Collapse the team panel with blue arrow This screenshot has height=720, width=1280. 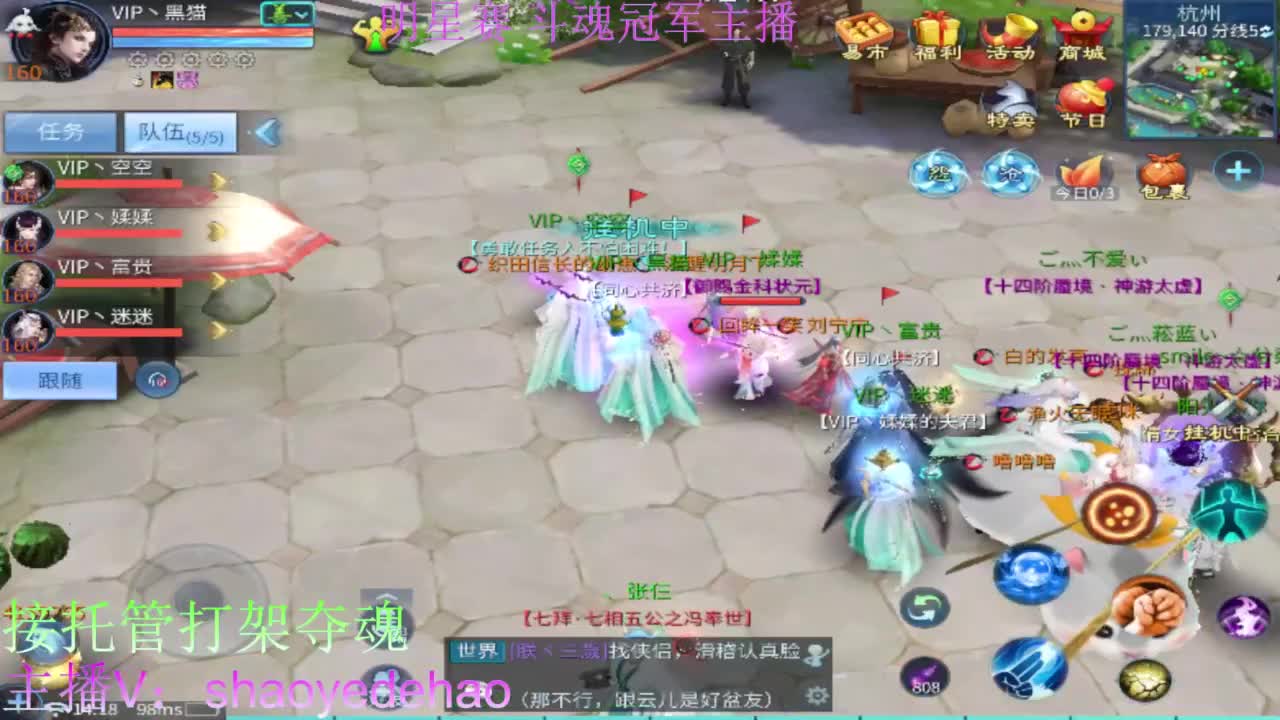pyautogui.click(x=267, y=132)
